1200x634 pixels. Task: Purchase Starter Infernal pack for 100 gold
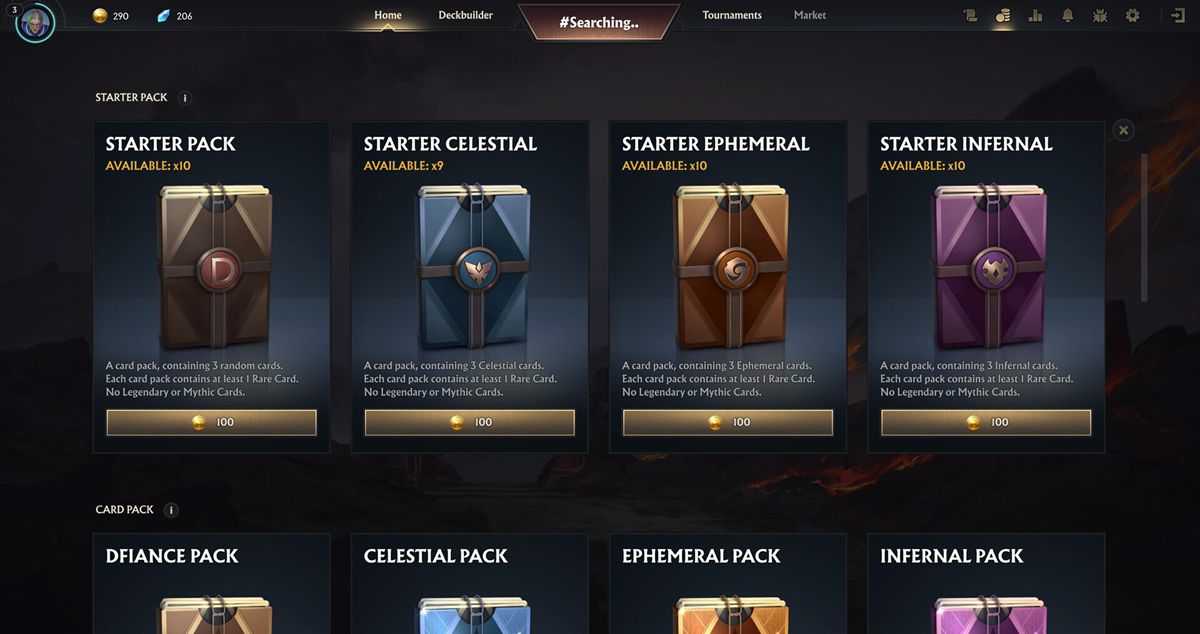986,422
